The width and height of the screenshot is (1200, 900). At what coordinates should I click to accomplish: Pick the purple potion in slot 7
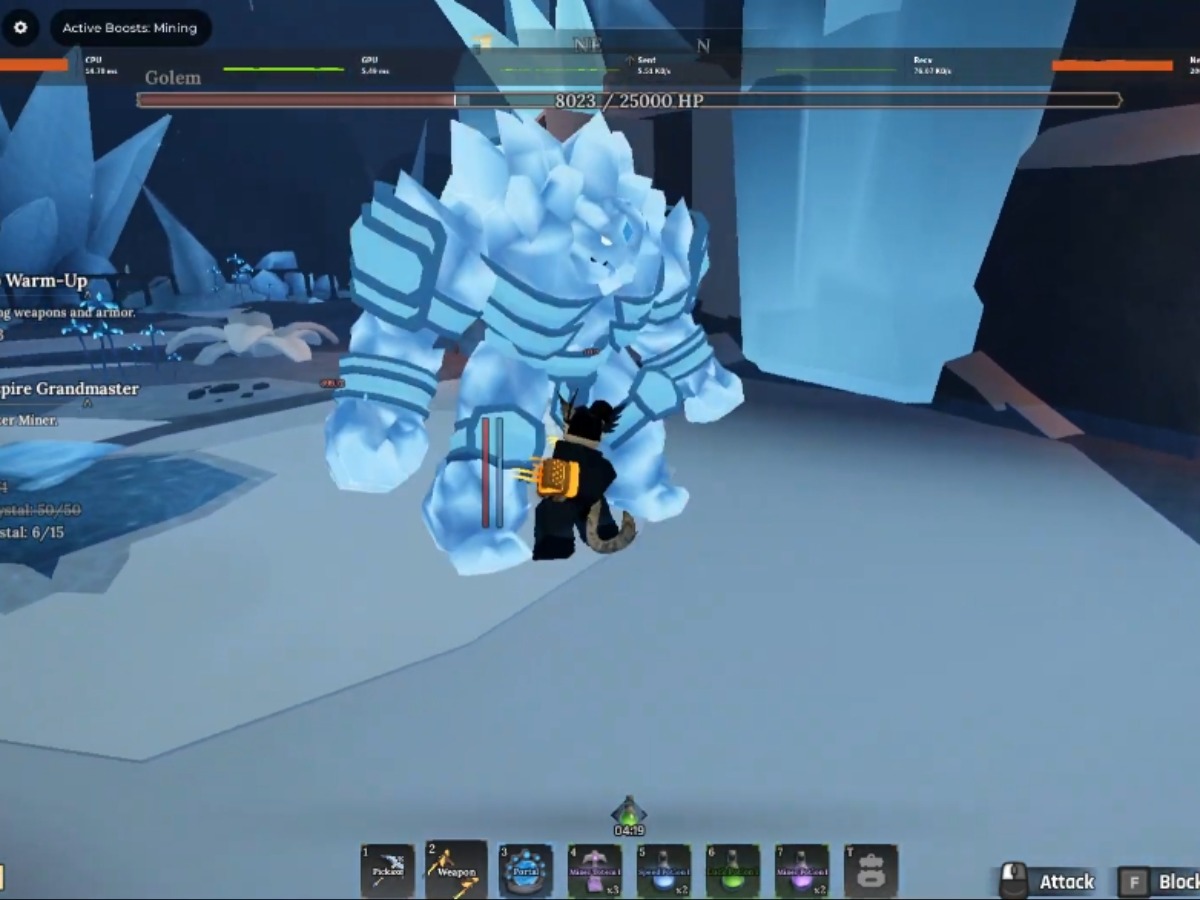pyautogui.click(x=802, y=871)
